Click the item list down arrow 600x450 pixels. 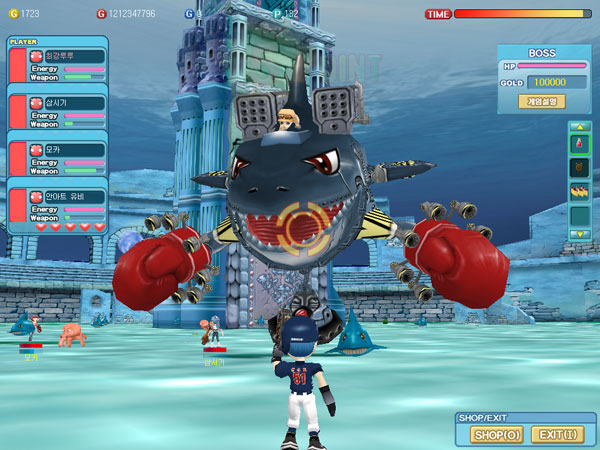[x=580, y=234]
